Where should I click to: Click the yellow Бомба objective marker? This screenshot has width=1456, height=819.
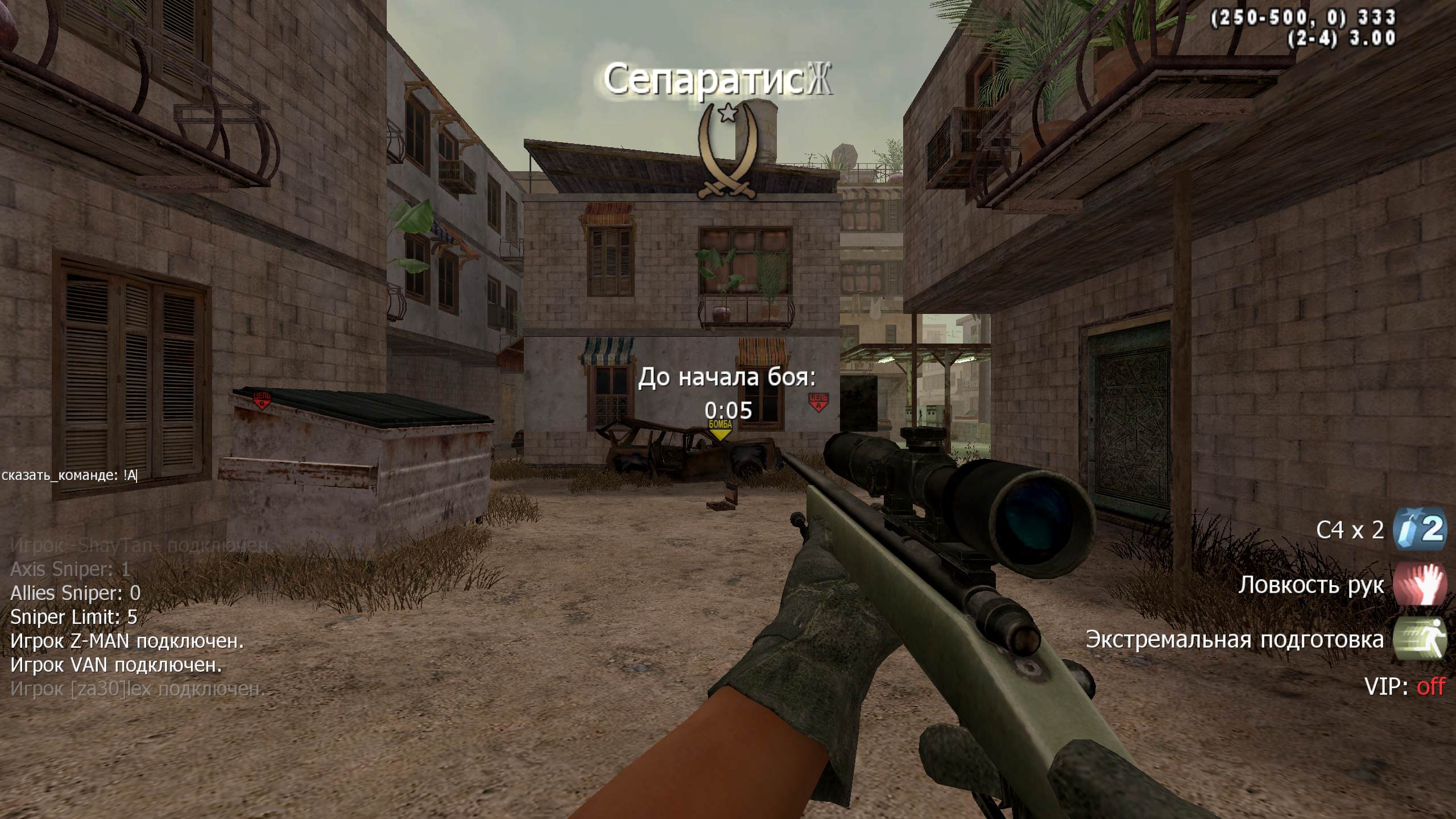pyautogui.click(x=720, y=429)
